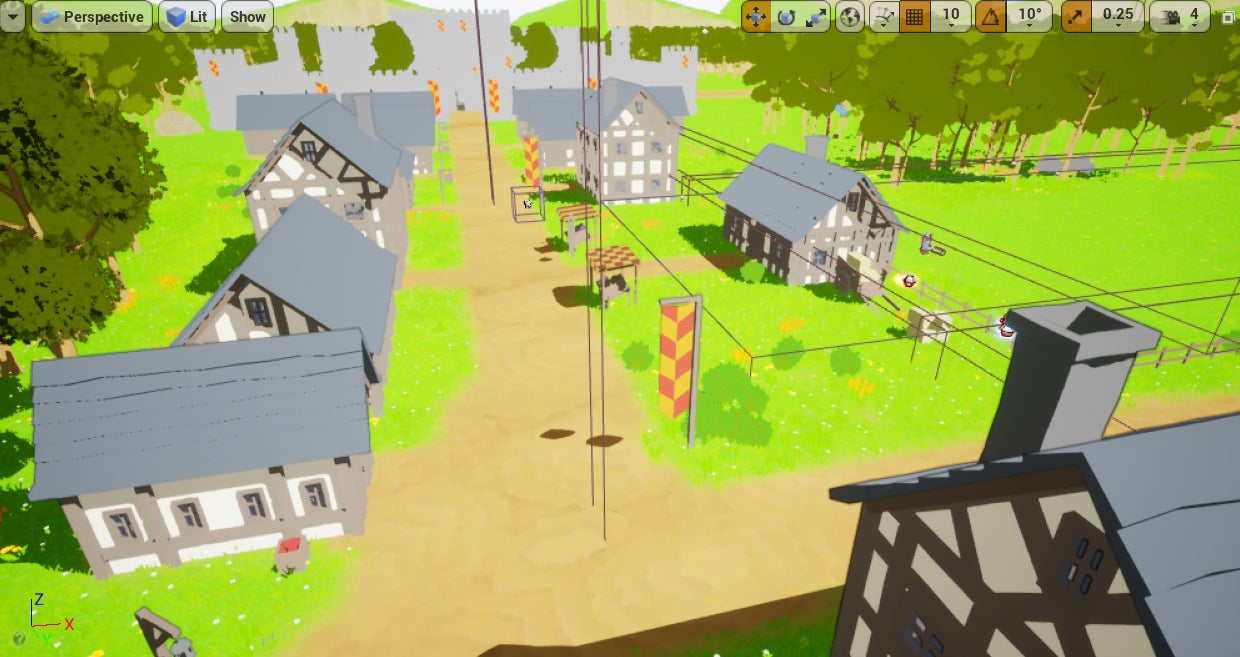Adjust the camera speed setting
Screen dimensions: 1240x657
click(1180, 16)
